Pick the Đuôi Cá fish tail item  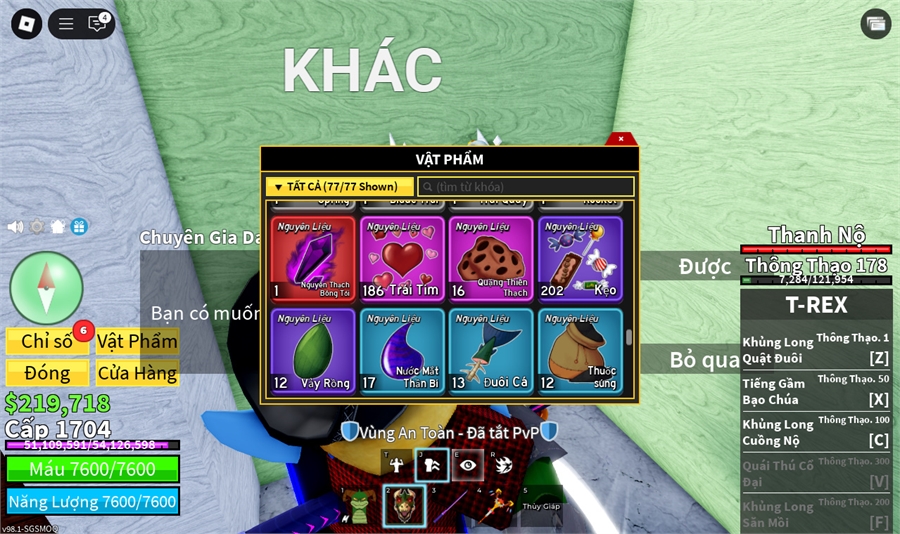(491, 350)
